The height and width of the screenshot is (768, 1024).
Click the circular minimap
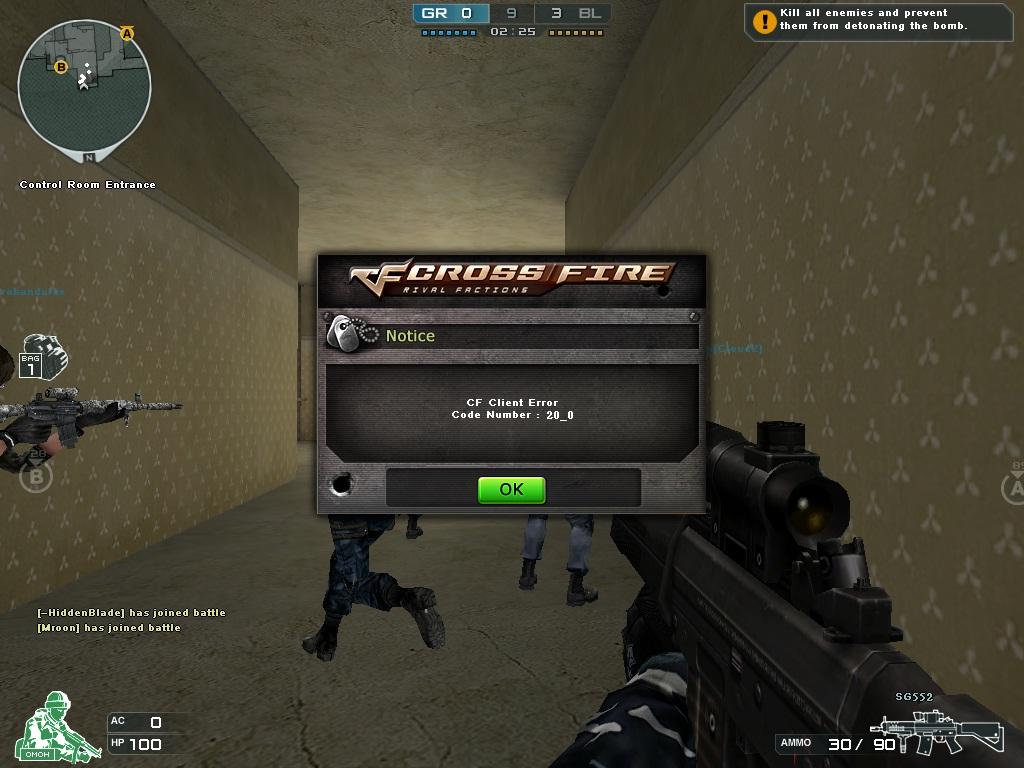[85, 86]
